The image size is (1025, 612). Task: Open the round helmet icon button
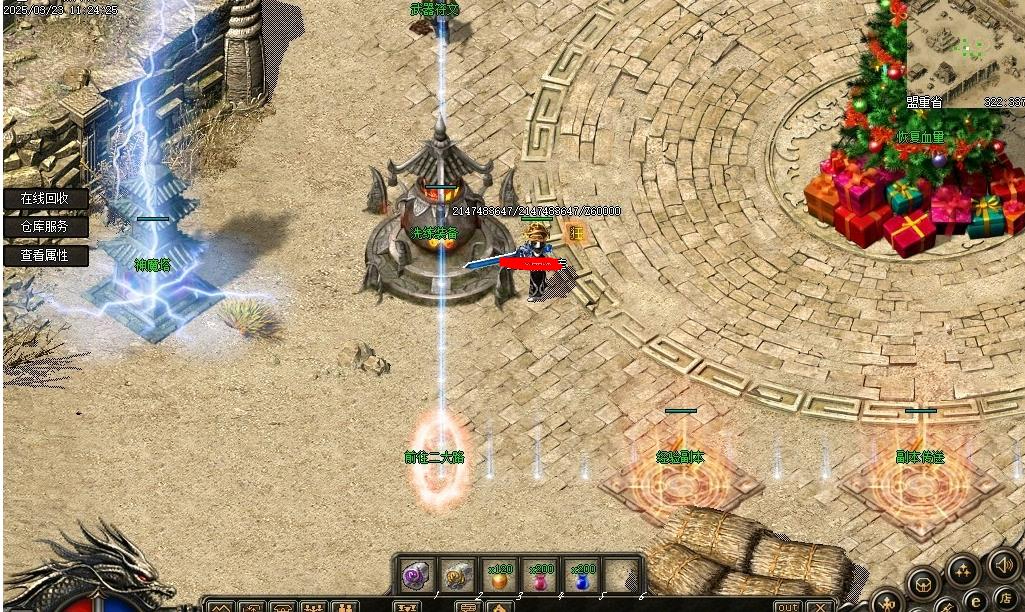tap(923, 583)
